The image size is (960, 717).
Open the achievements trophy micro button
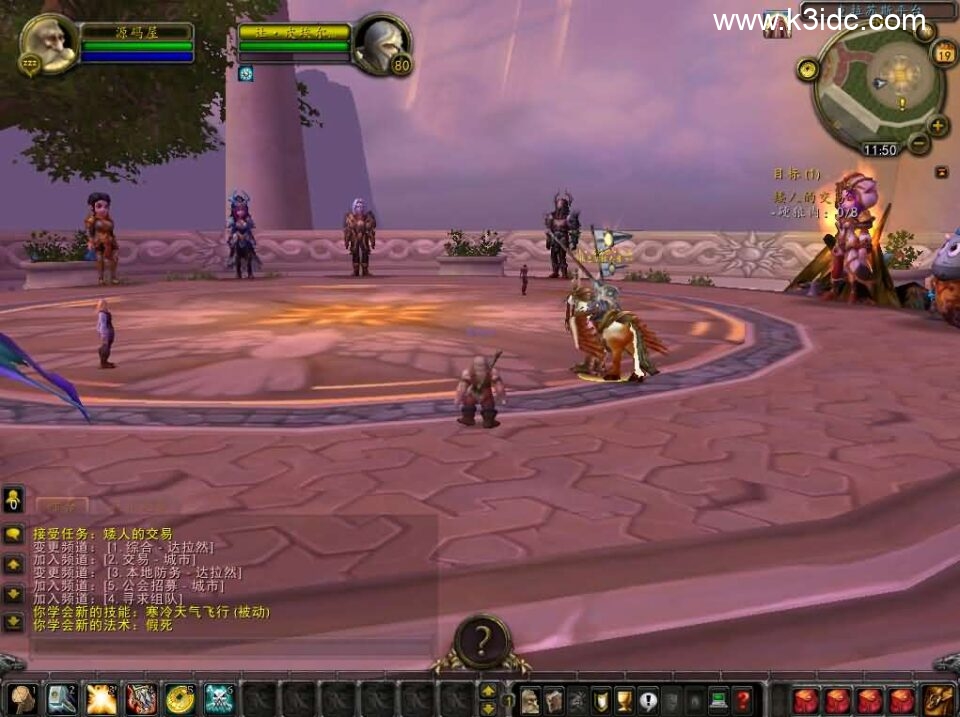point(625,699)
